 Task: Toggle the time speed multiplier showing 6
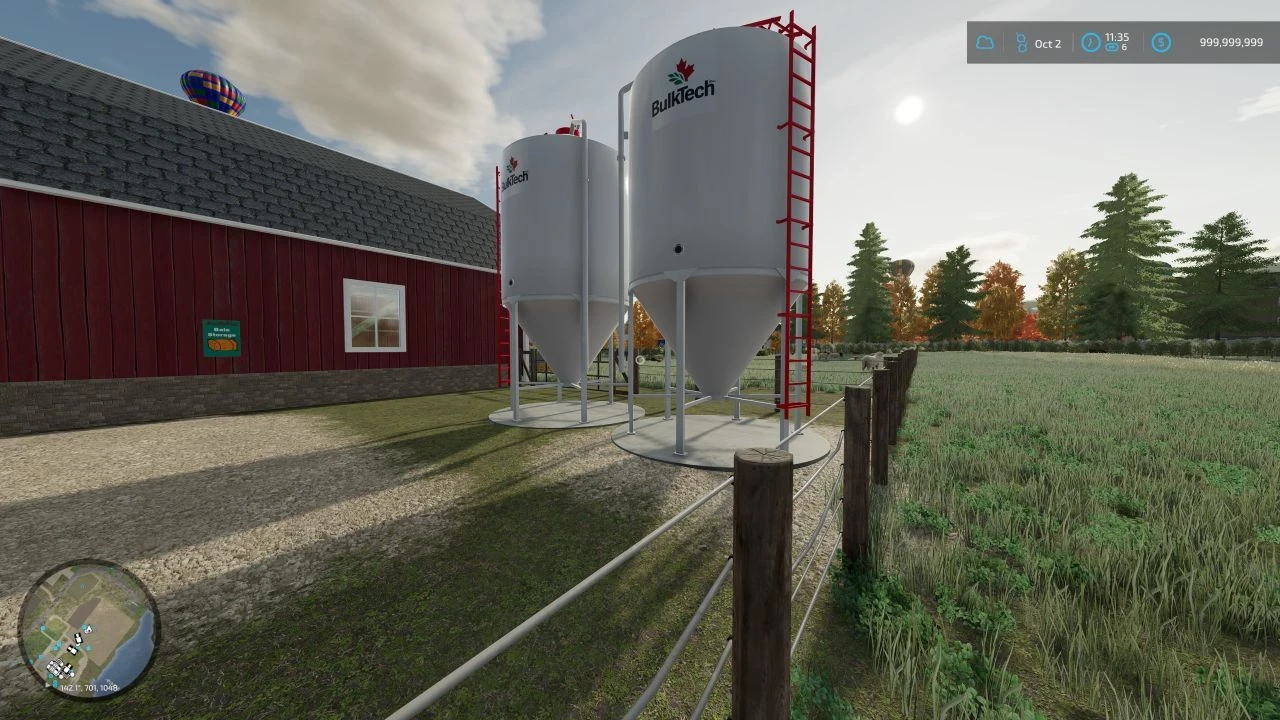pyautogui.click(x=1124, y=46)
